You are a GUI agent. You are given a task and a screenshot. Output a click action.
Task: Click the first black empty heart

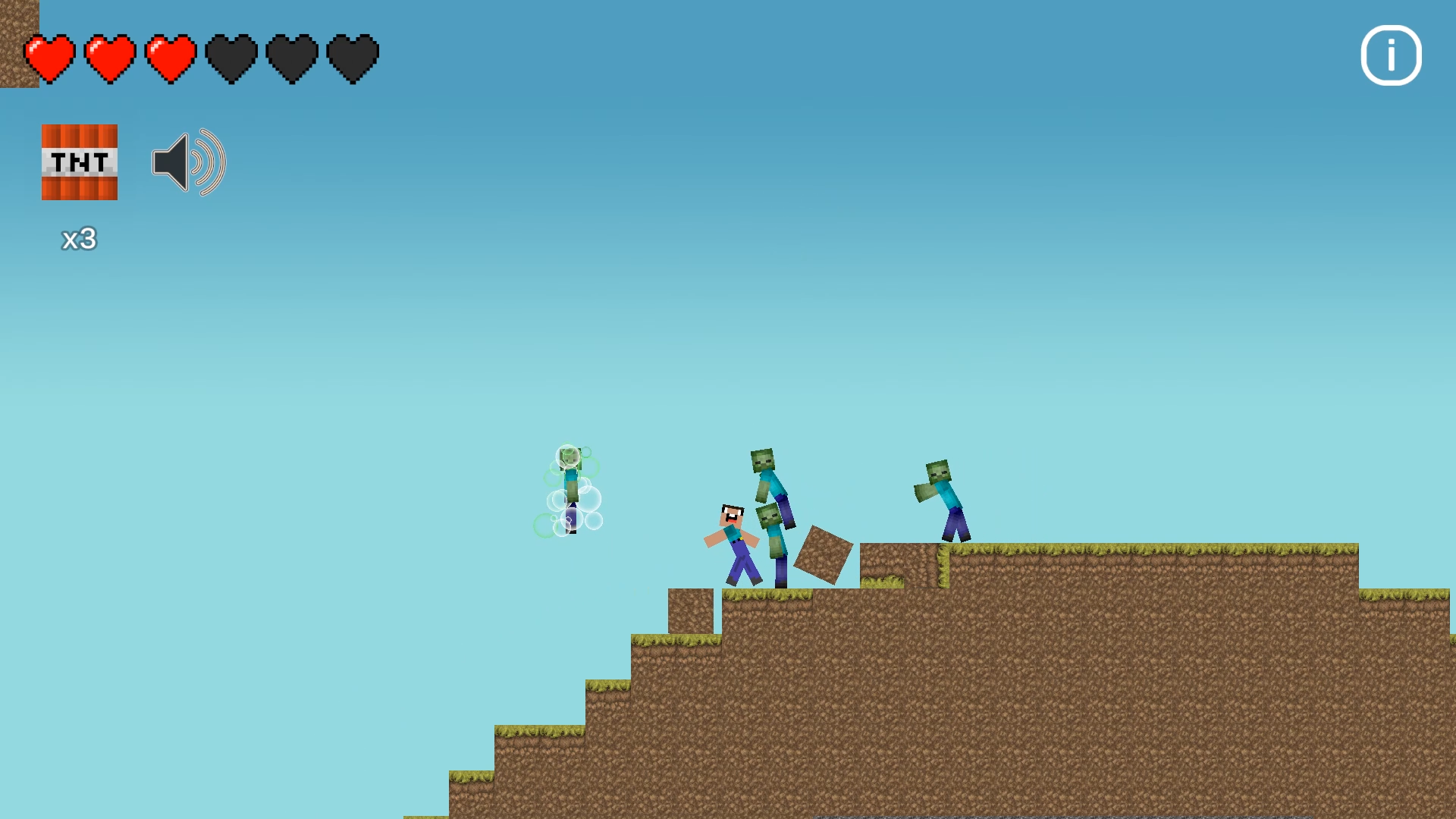click(231, 58)
